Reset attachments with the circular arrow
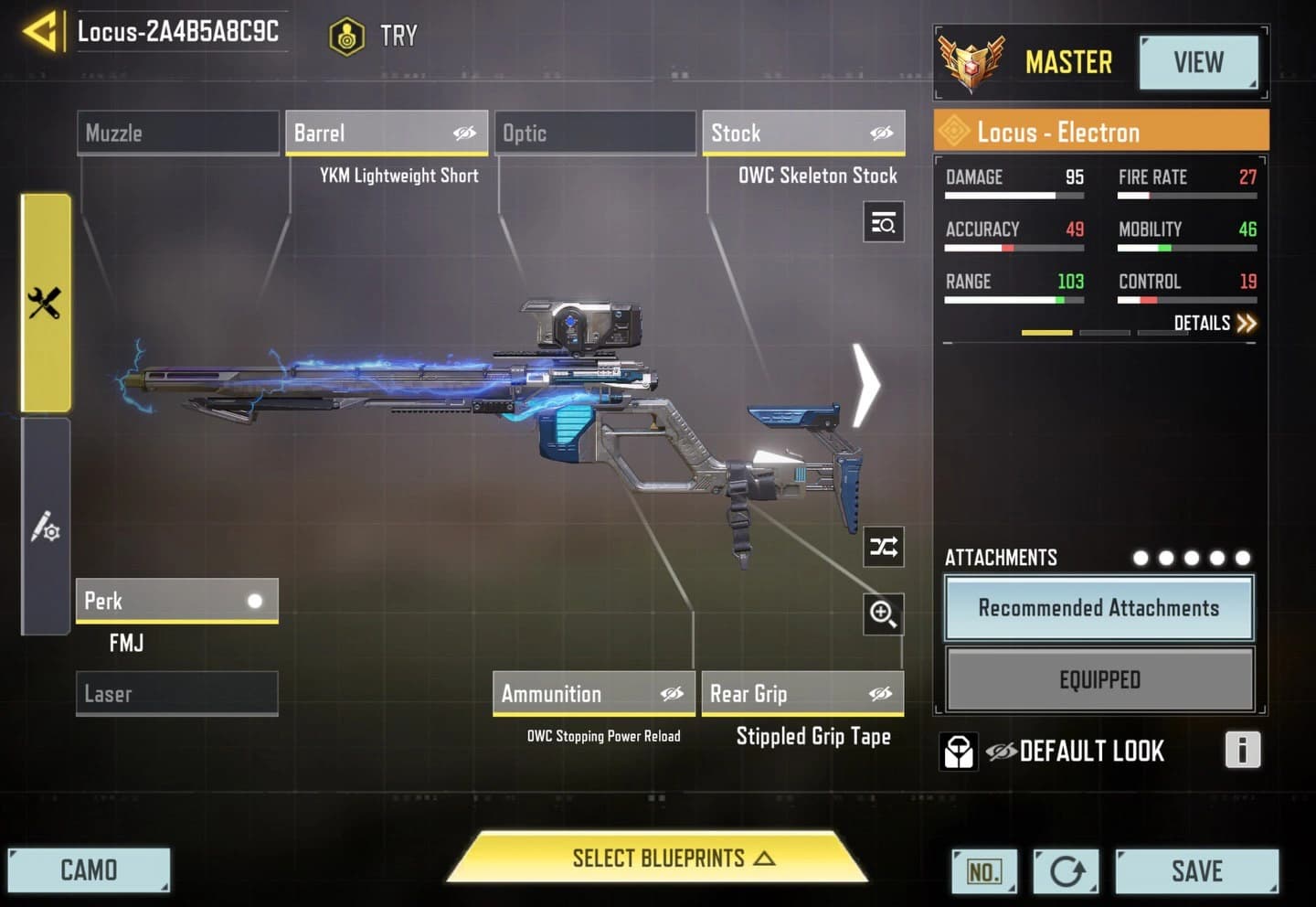 [x=1066, y=871]
